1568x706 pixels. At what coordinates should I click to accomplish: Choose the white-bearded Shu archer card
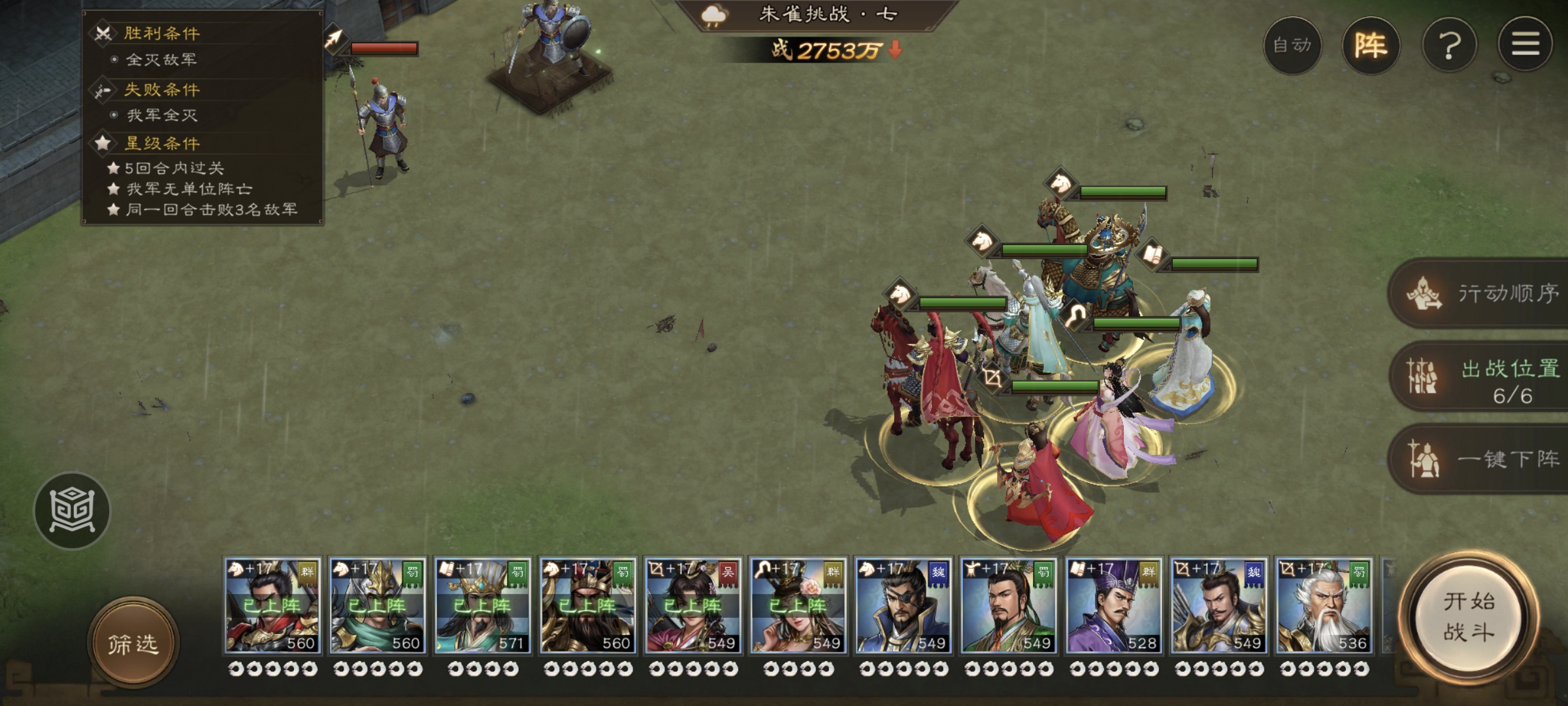pos(1324,605)
